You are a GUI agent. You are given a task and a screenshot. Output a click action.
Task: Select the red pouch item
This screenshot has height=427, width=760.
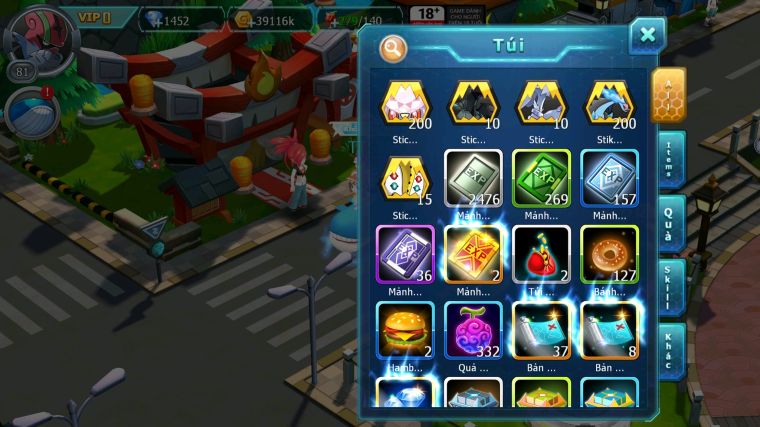click(x=541, y=252)
